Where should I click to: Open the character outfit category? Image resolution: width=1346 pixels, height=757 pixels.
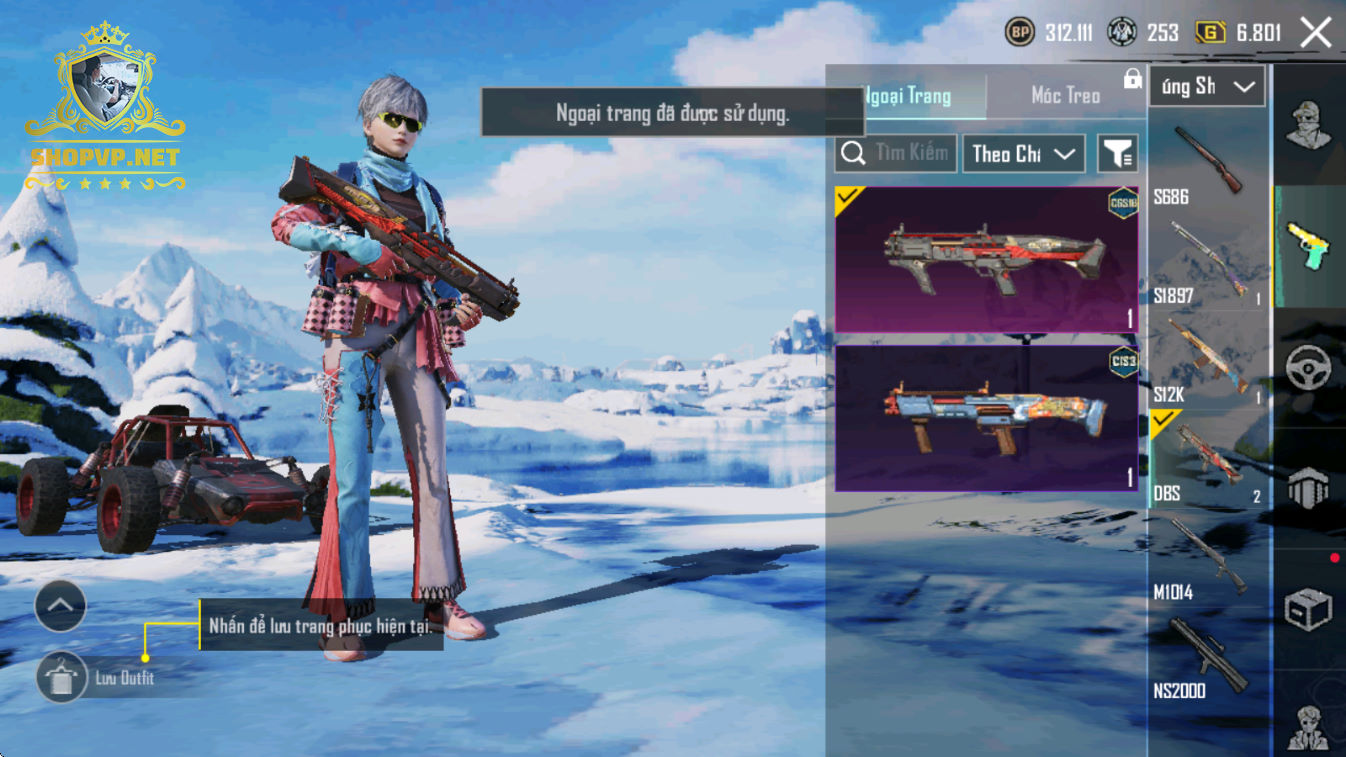pos(1308,126)
